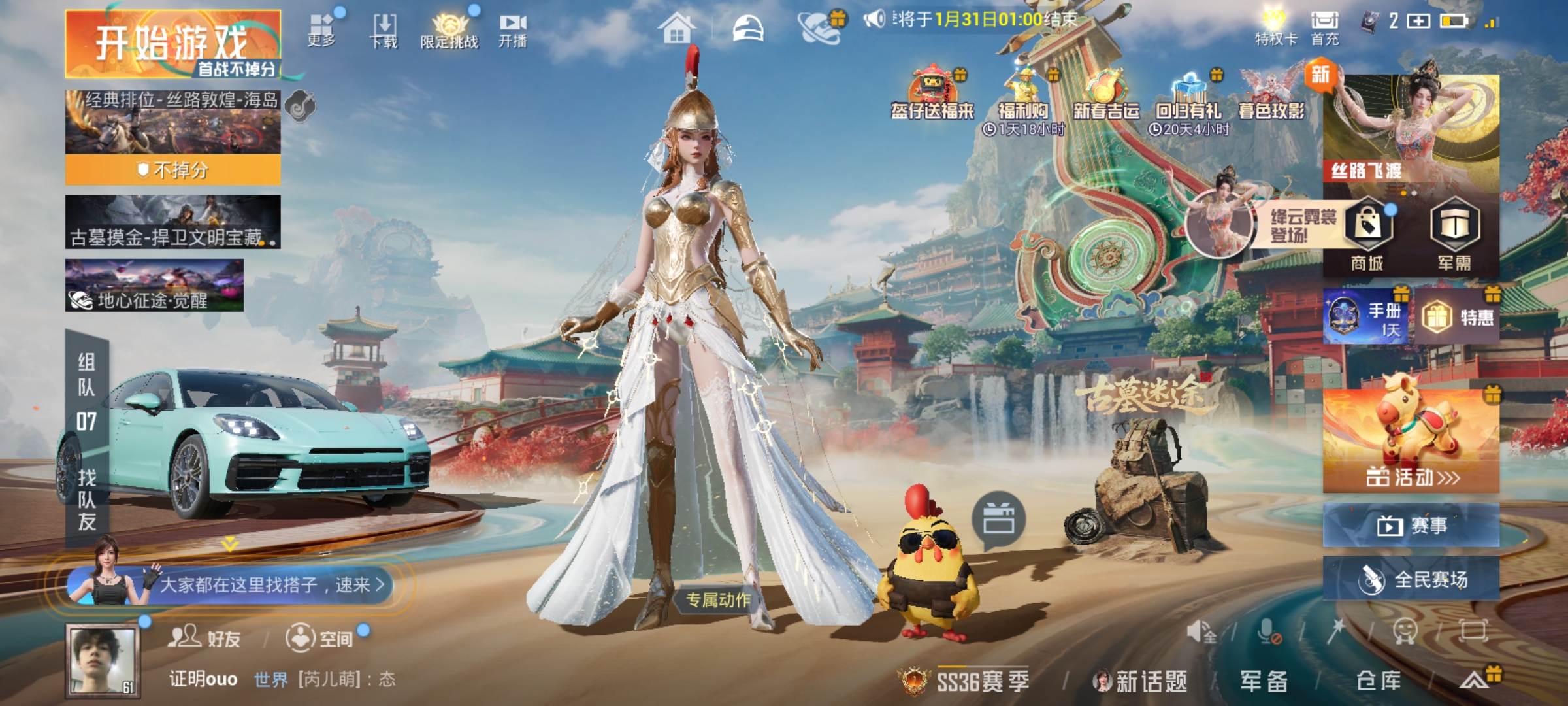This screenshot has width=1568, height=706.
Task: Open the 特惠 special offers
Action: pos(1457,318)
